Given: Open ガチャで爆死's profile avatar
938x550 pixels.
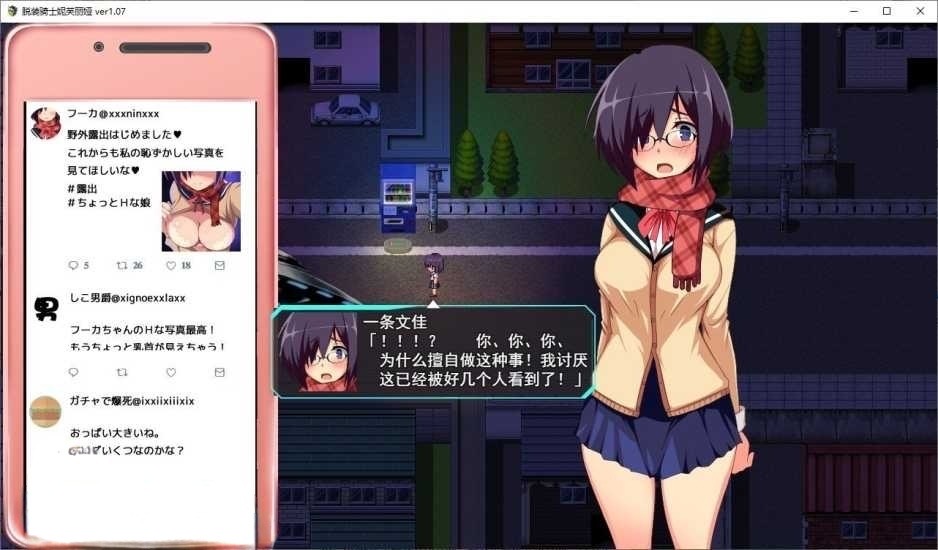Looking at the screenshot, I should pos(46,410).
